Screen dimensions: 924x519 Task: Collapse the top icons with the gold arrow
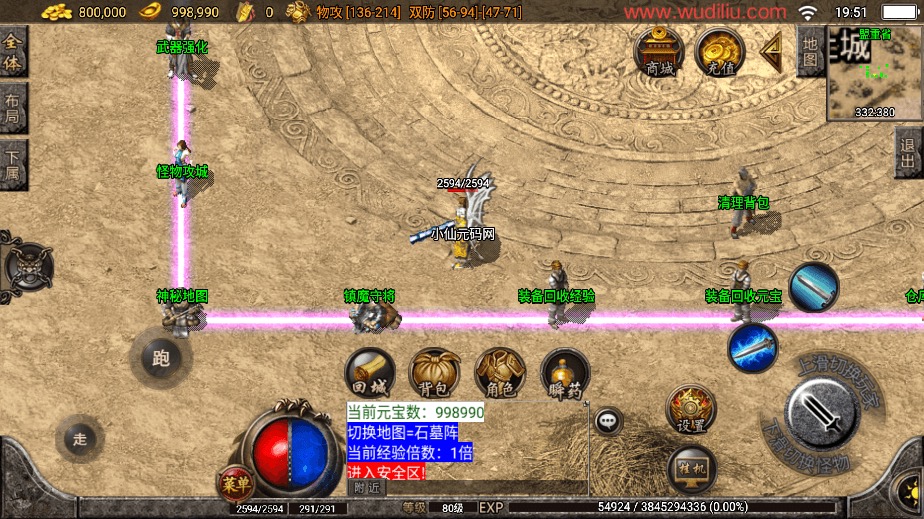tap(770, 50)
